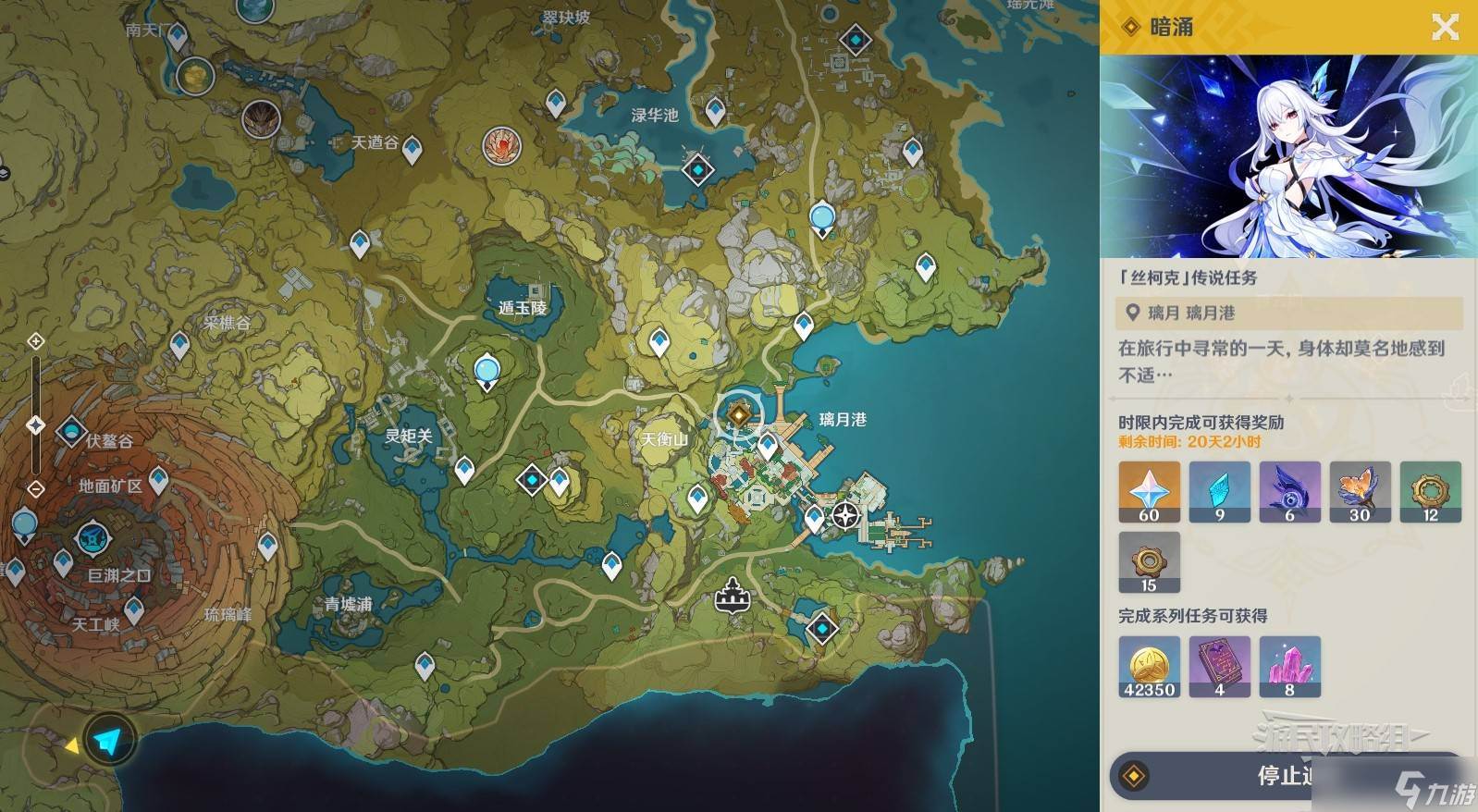Viewport: 1478px width, 812px height.
Task: Select the domain marker near 渌华池
Action: (697, 169)
